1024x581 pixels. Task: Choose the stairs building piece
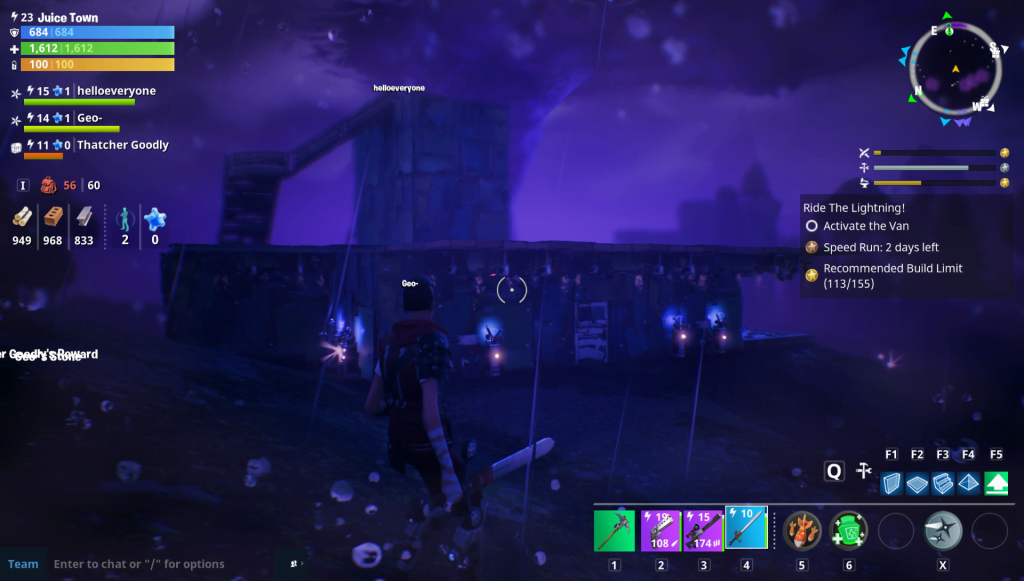point(943,484)
